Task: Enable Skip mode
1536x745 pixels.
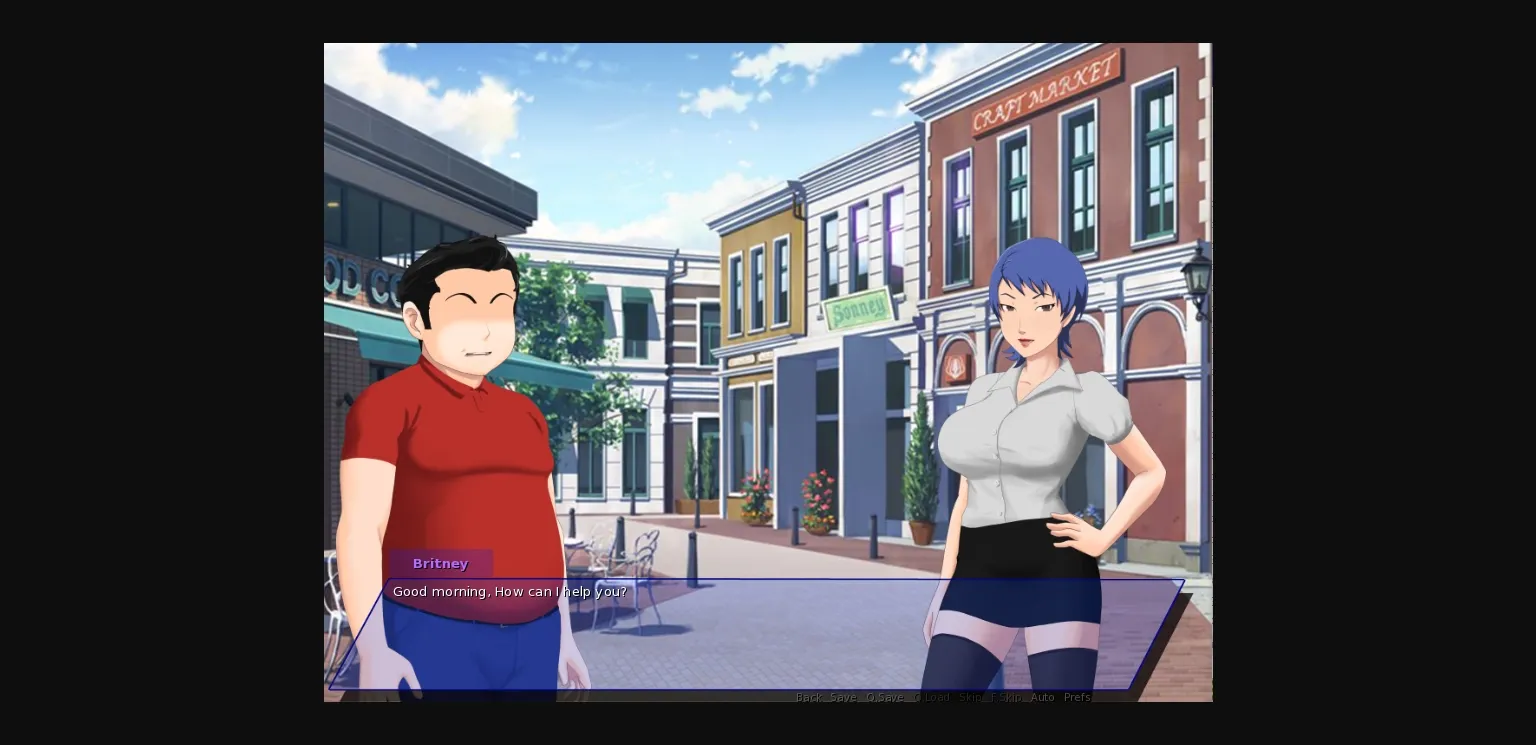Action: tap(968, 697)
